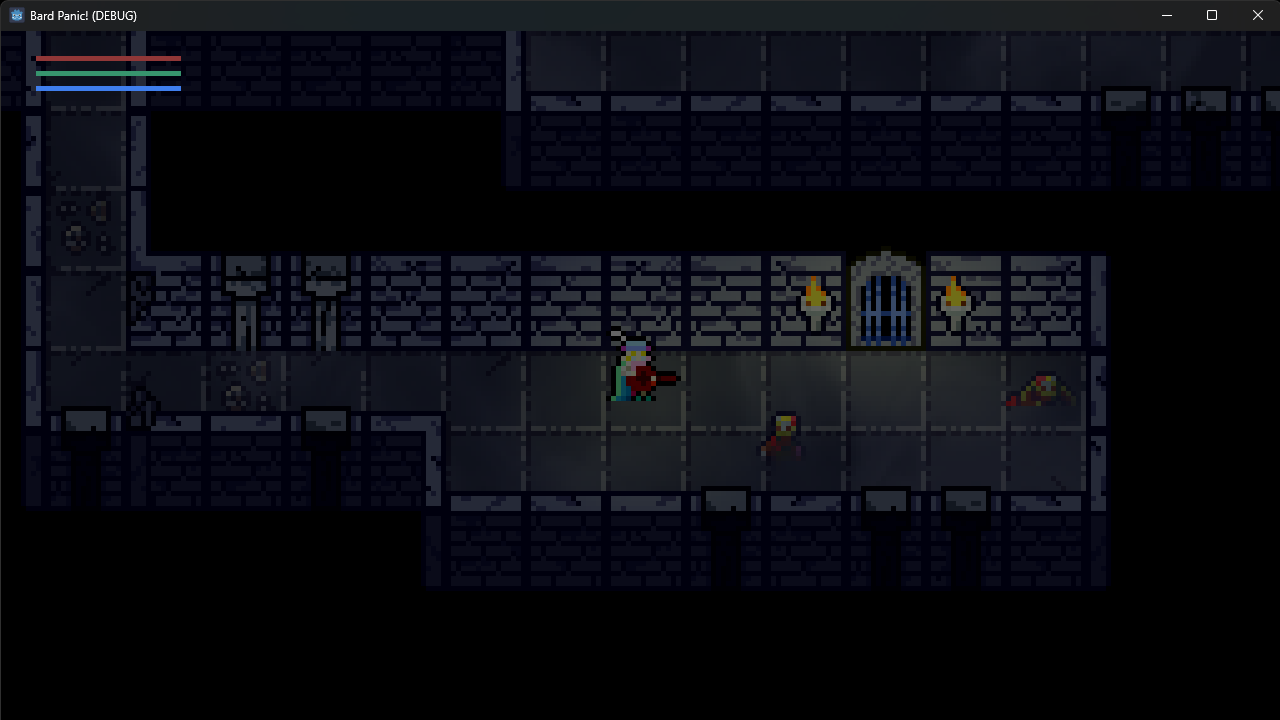Click the red health bar
Viewport: 1280px width, 720px height.
coord(108,59)
